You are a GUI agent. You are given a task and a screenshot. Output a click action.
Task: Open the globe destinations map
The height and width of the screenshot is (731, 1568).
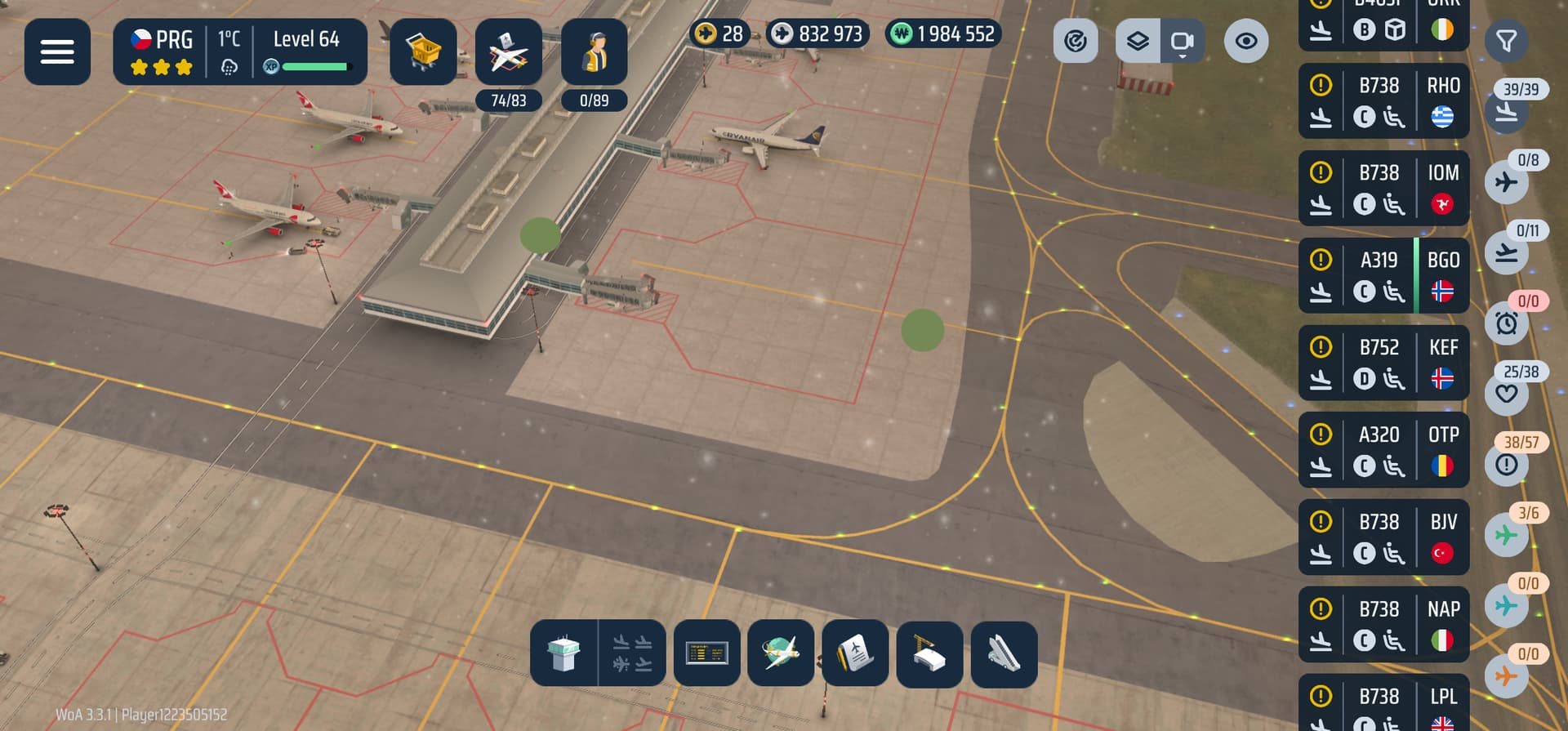pyautogui.click(x=781, y=653)
